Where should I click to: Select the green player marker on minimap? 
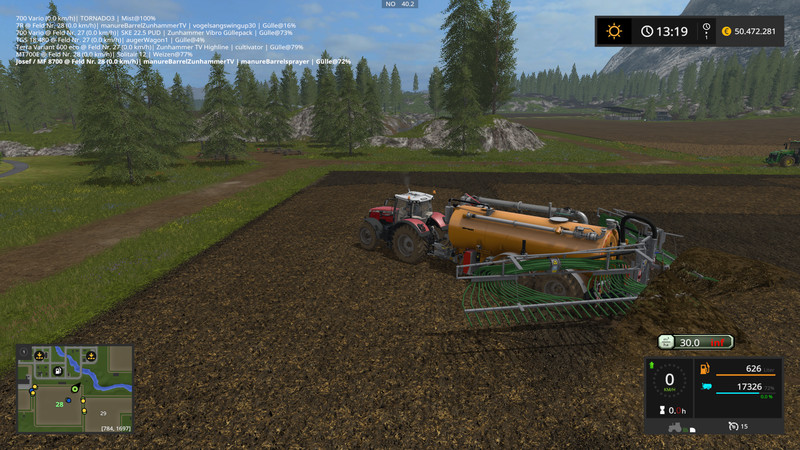pos(75,391)
